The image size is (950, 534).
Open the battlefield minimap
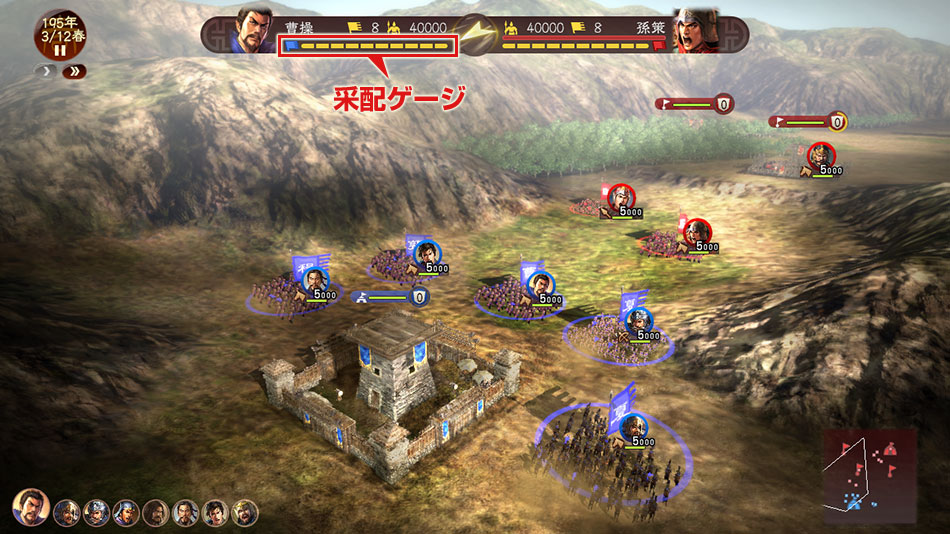click(x=870, y=474)
